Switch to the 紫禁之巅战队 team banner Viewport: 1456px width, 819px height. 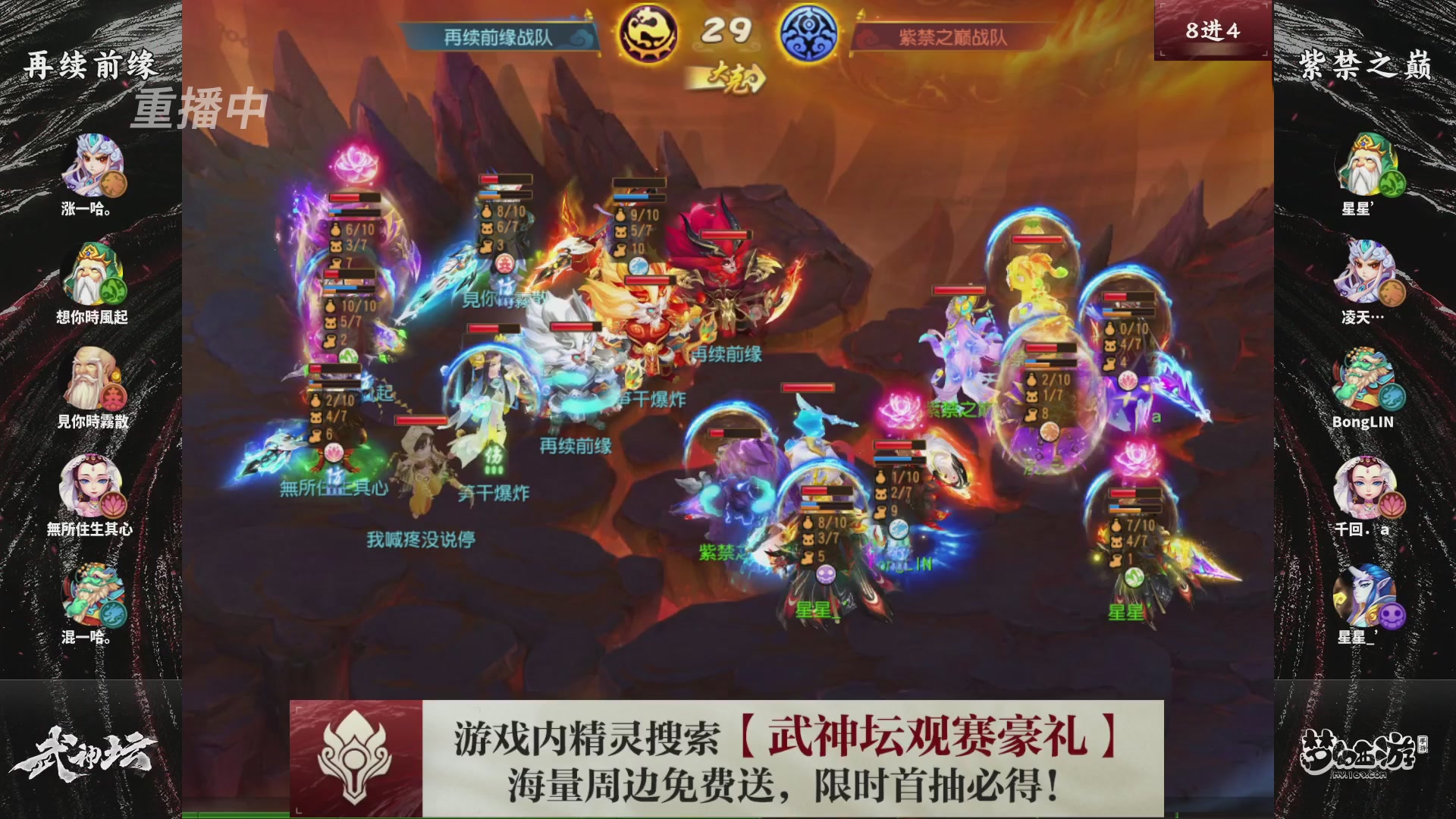pos(952,34)
